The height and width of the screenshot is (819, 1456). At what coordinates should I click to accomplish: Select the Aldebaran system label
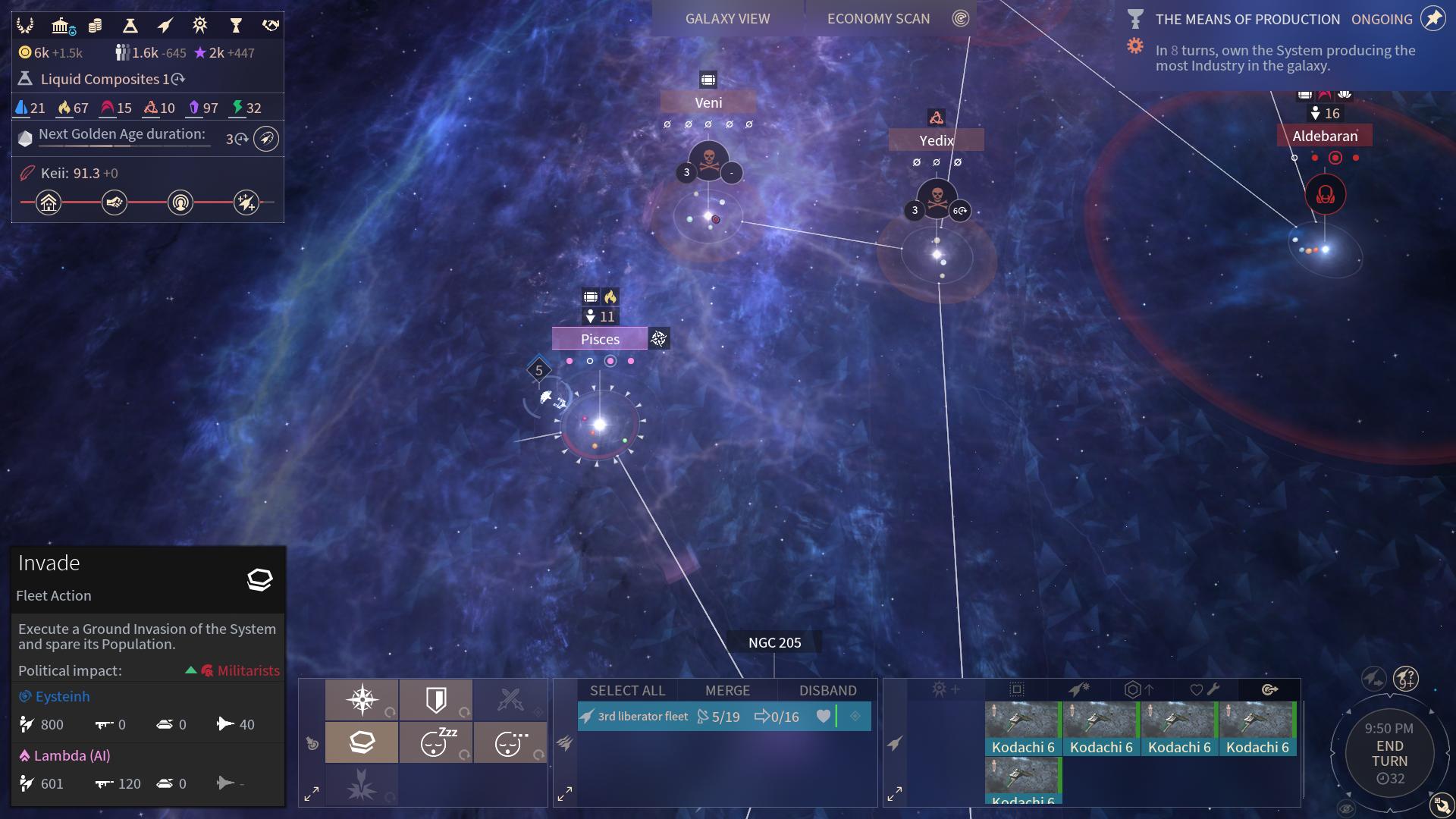(1325, 136)
